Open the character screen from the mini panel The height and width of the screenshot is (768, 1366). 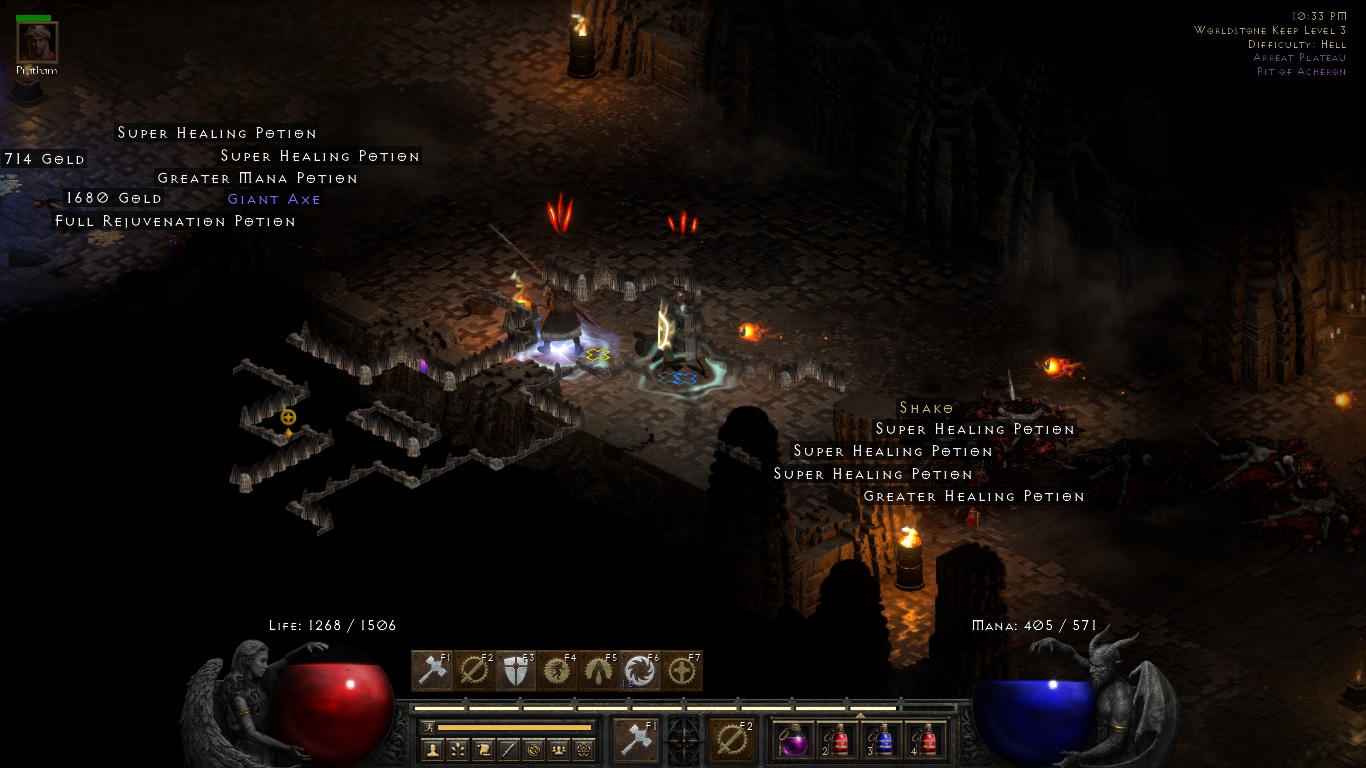(x=433, y=749)
